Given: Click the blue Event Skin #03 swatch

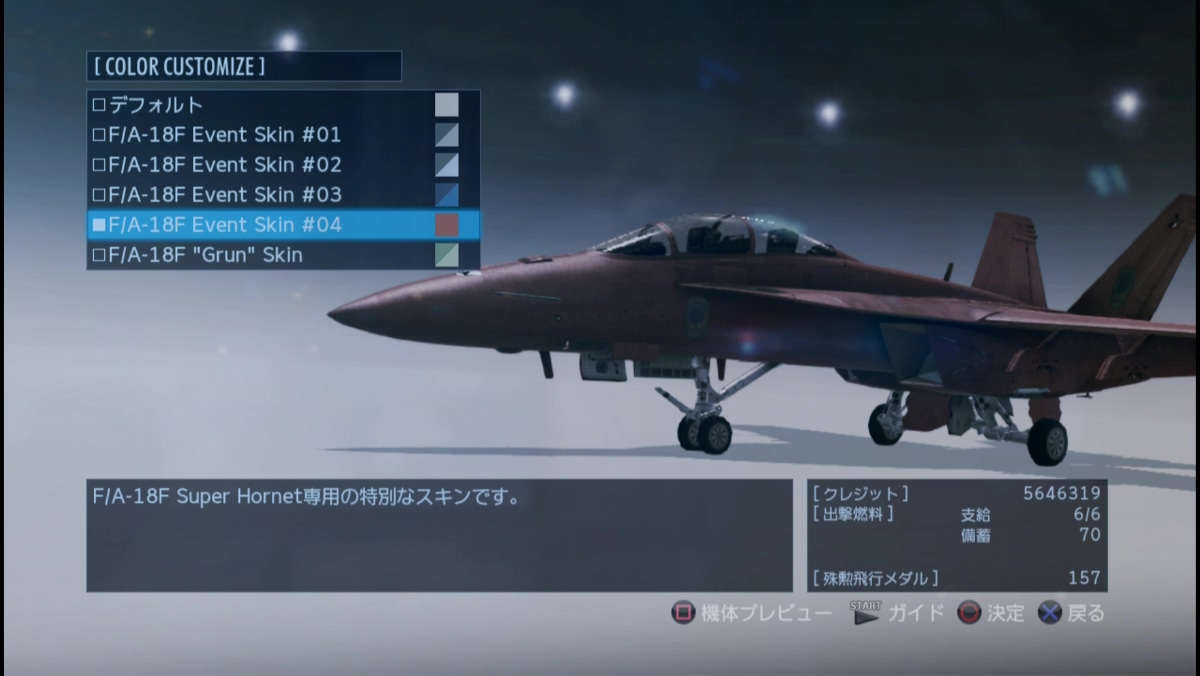Looking at the screenshot, I should 447,195.
